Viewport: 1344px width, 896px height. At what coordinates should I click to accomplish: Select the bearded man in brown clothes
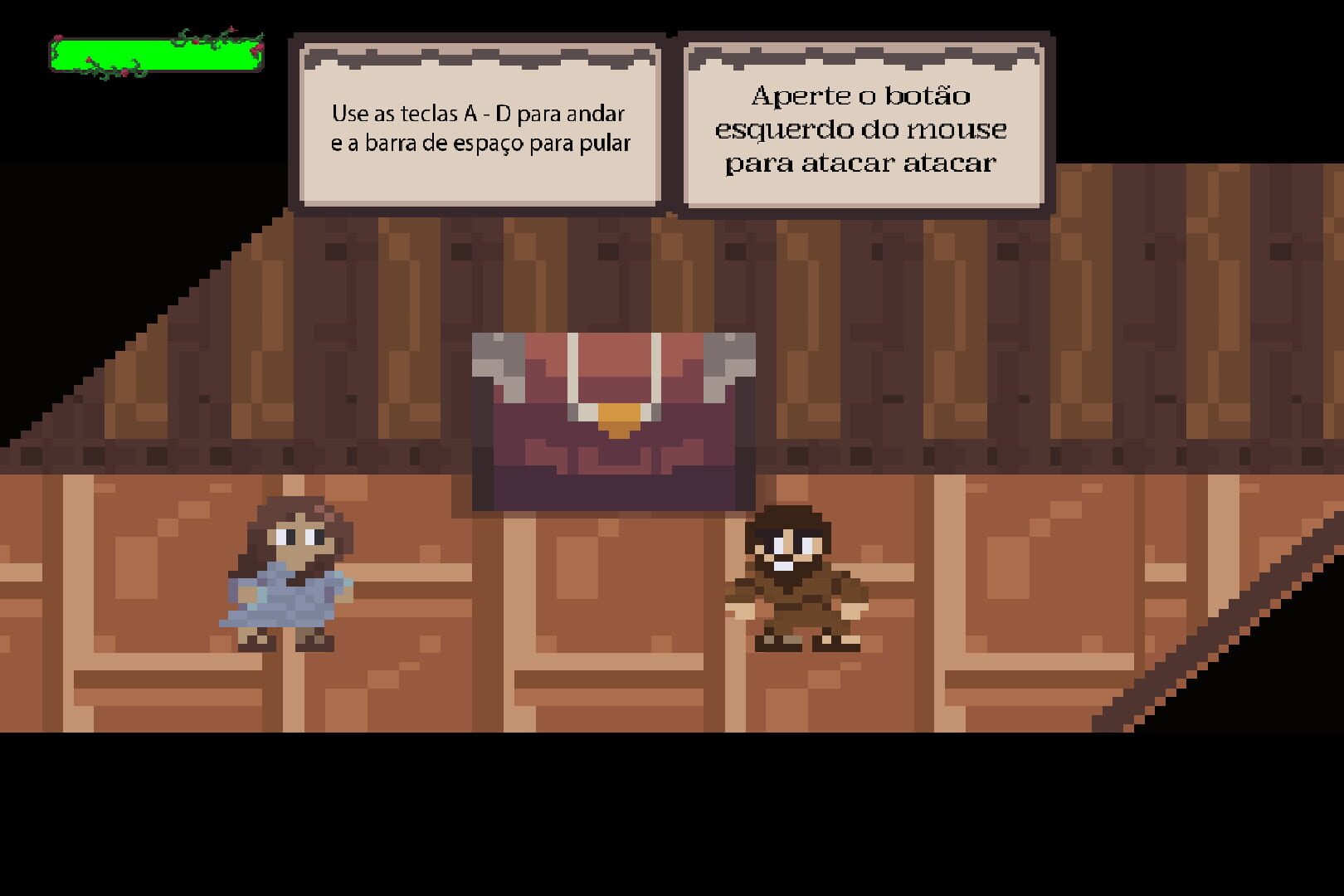[796, 581]
